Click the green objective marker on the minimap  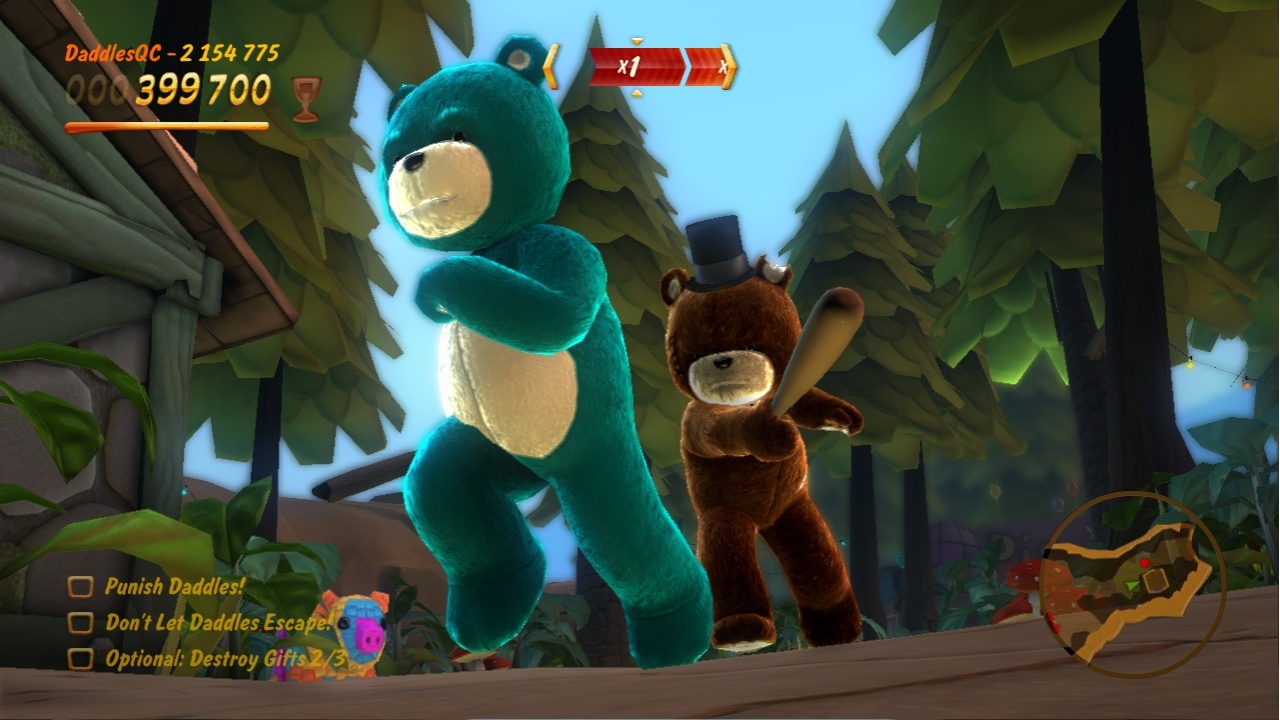point(1133,585)
